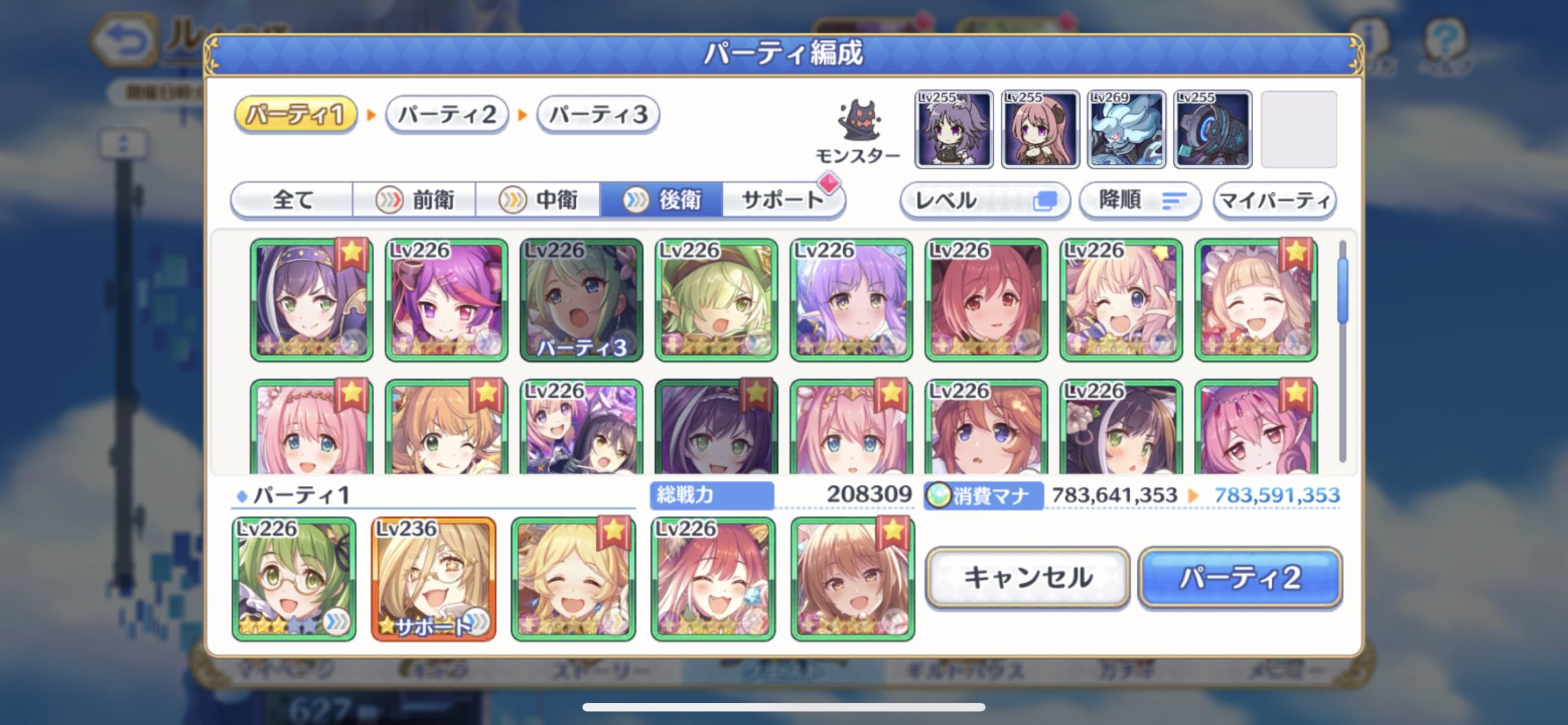Choose the green-hat elf Lv226 character
The image size is (1568, 725).
(x=716, y=300)
